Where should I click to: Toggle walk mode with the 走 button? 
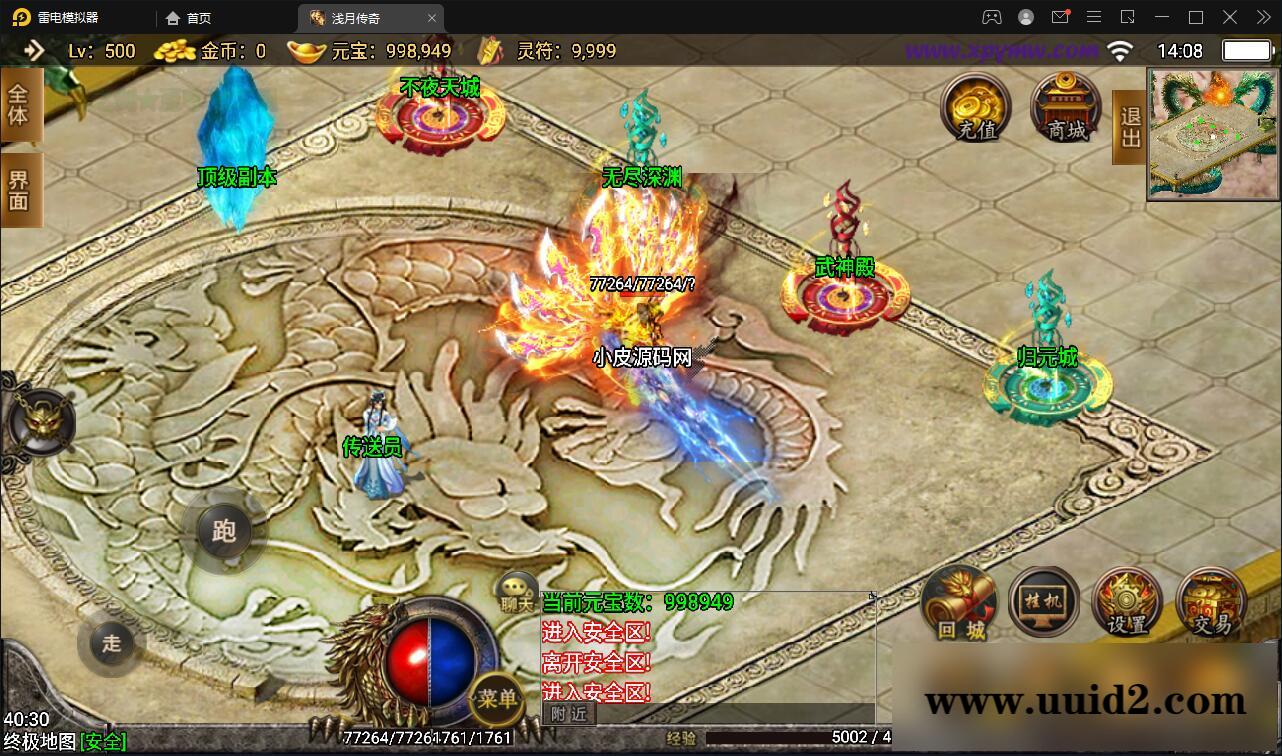[x=110, y=645]
